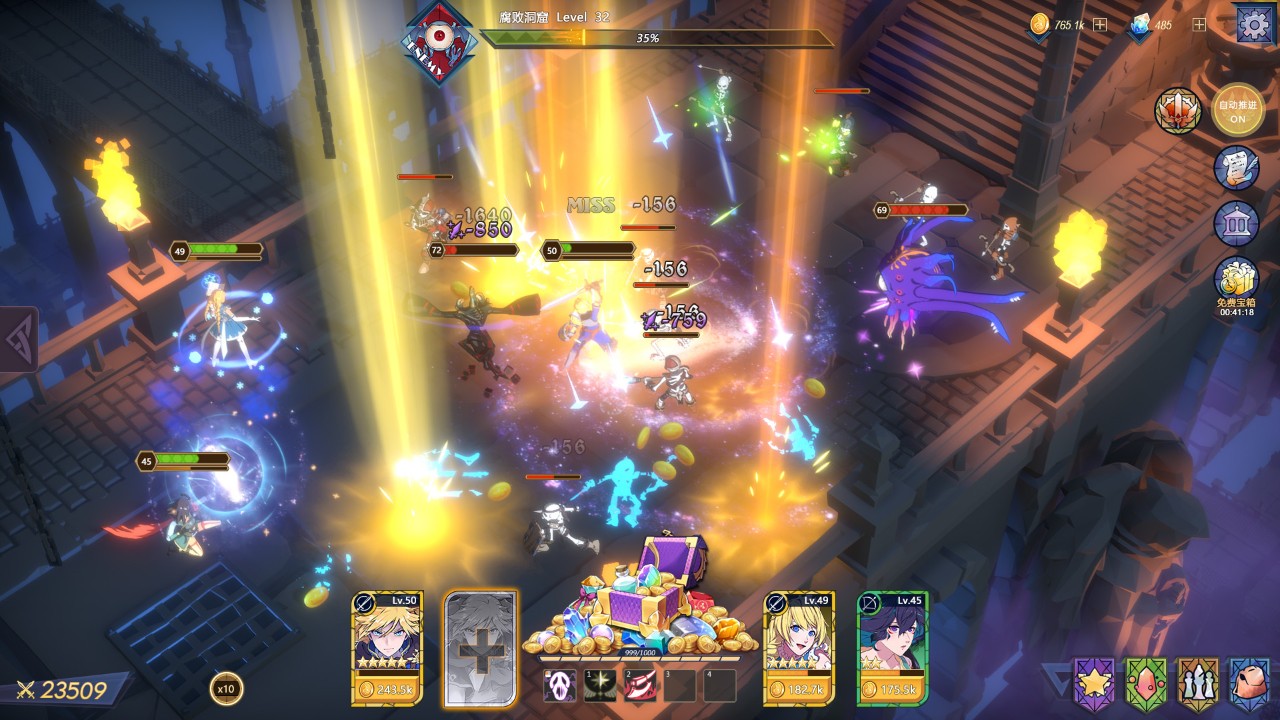Activate the golden starburst skill
The width and height of the screenshot is (1280, 720).
point(600,685)
